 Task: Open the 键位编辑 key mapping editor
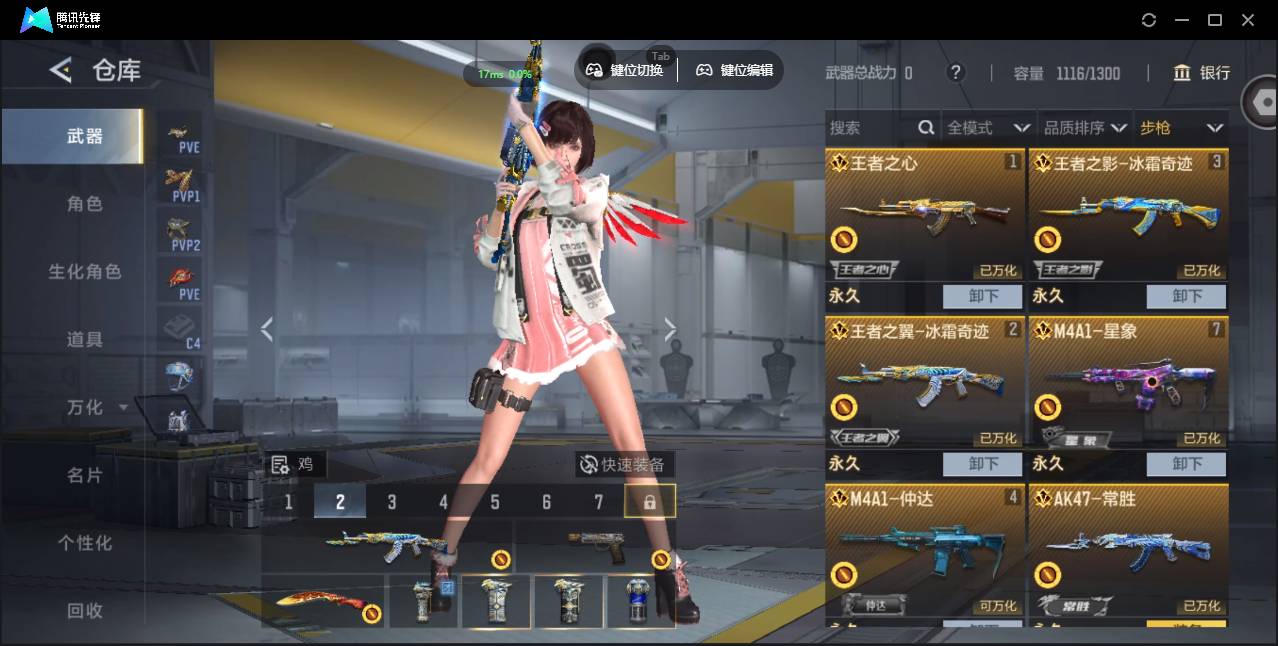[x=735, y=70]
